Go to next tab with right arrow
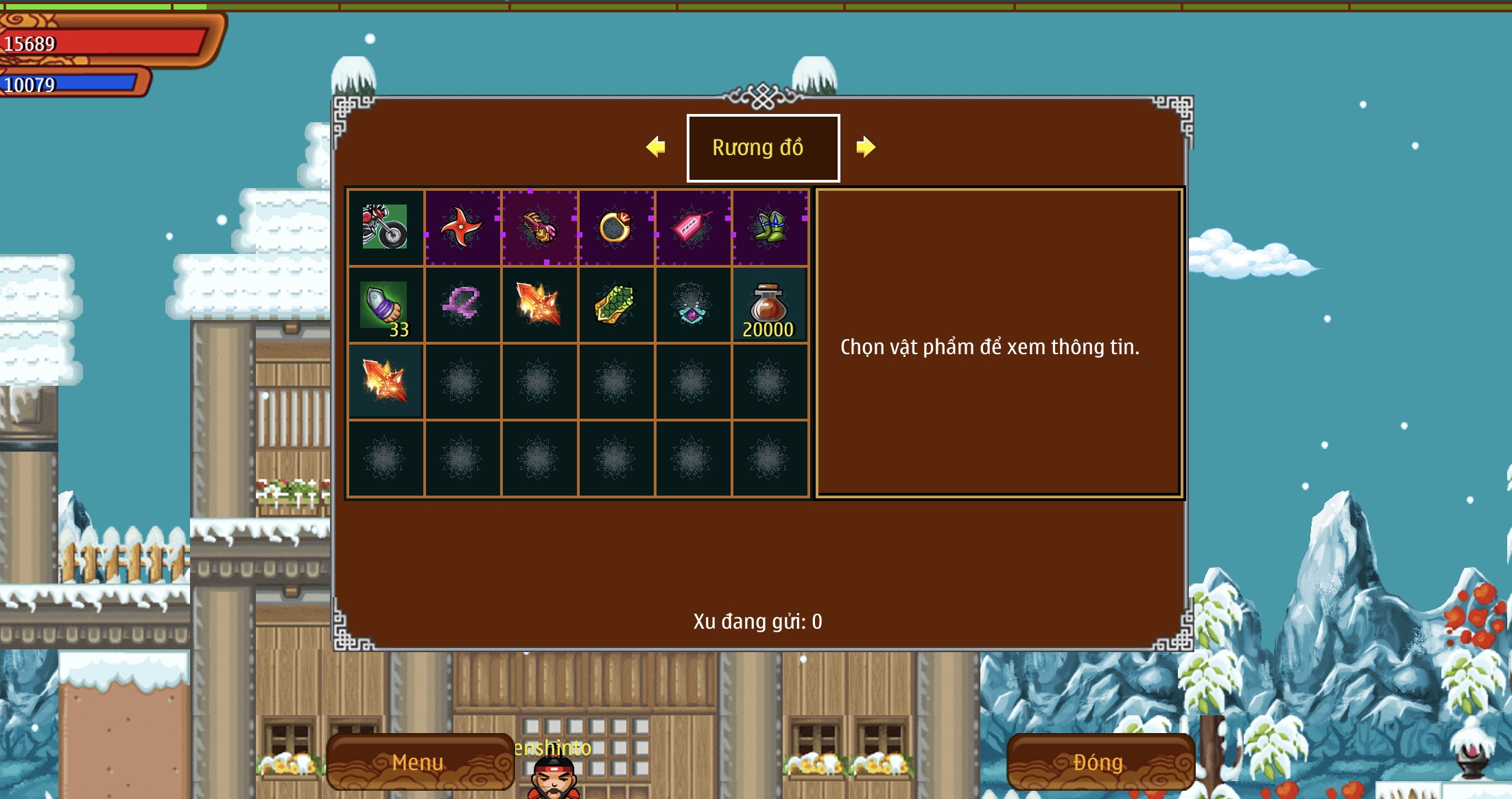The width and height of the screenshot is (1512, 799). [x=866, y=147]
